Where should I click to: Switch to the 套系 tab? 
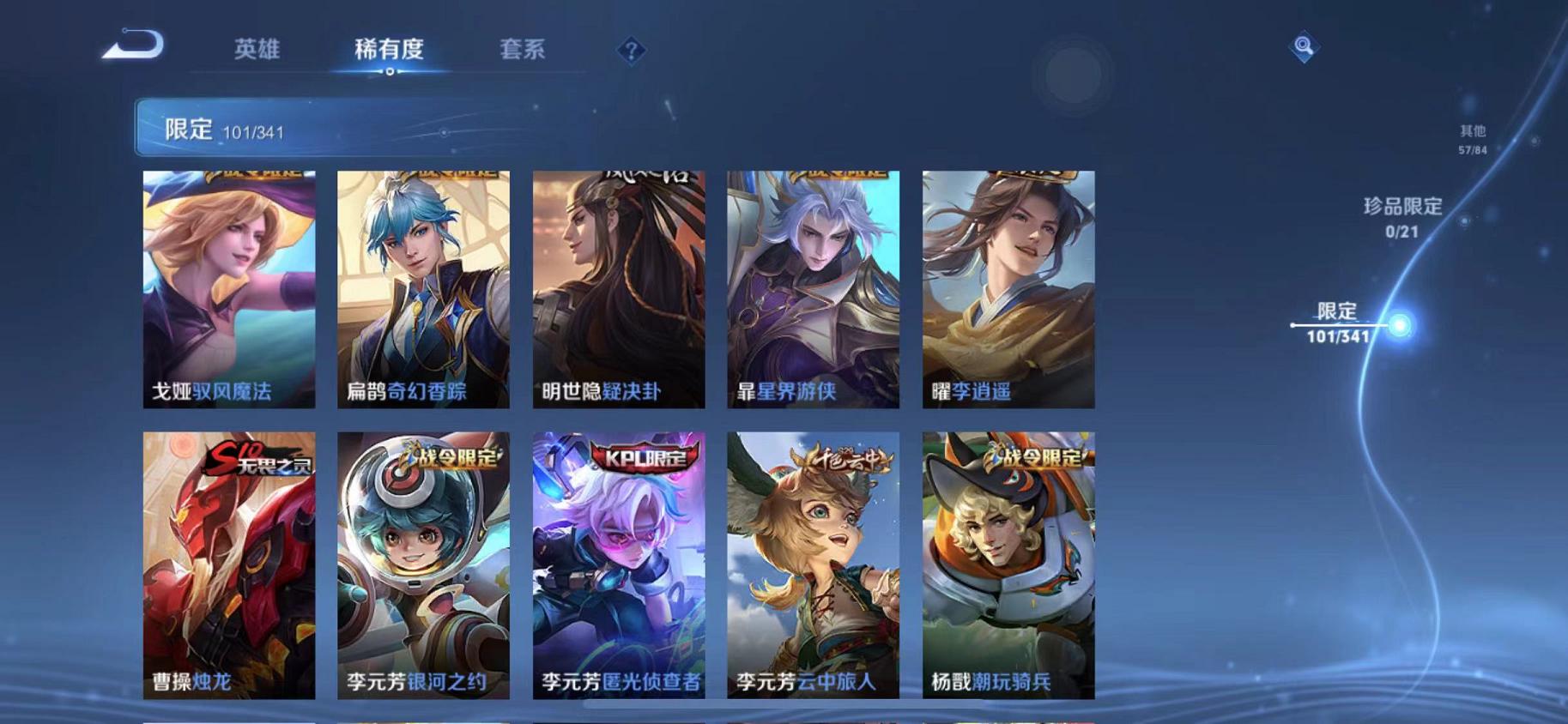pyautogui.click(x=524, y=50)
